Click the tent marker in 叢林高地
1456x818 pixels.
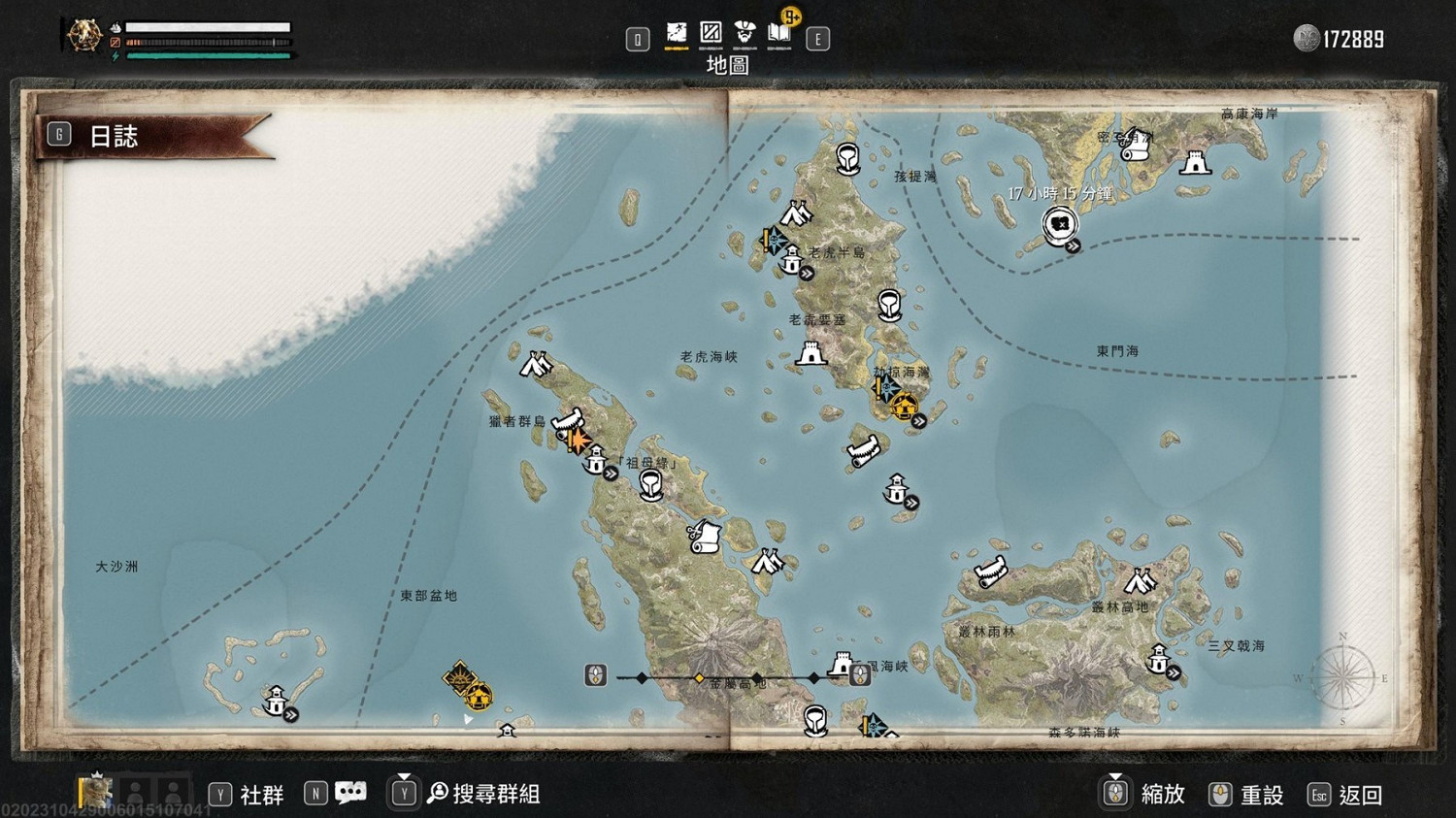pos(1140,581)
